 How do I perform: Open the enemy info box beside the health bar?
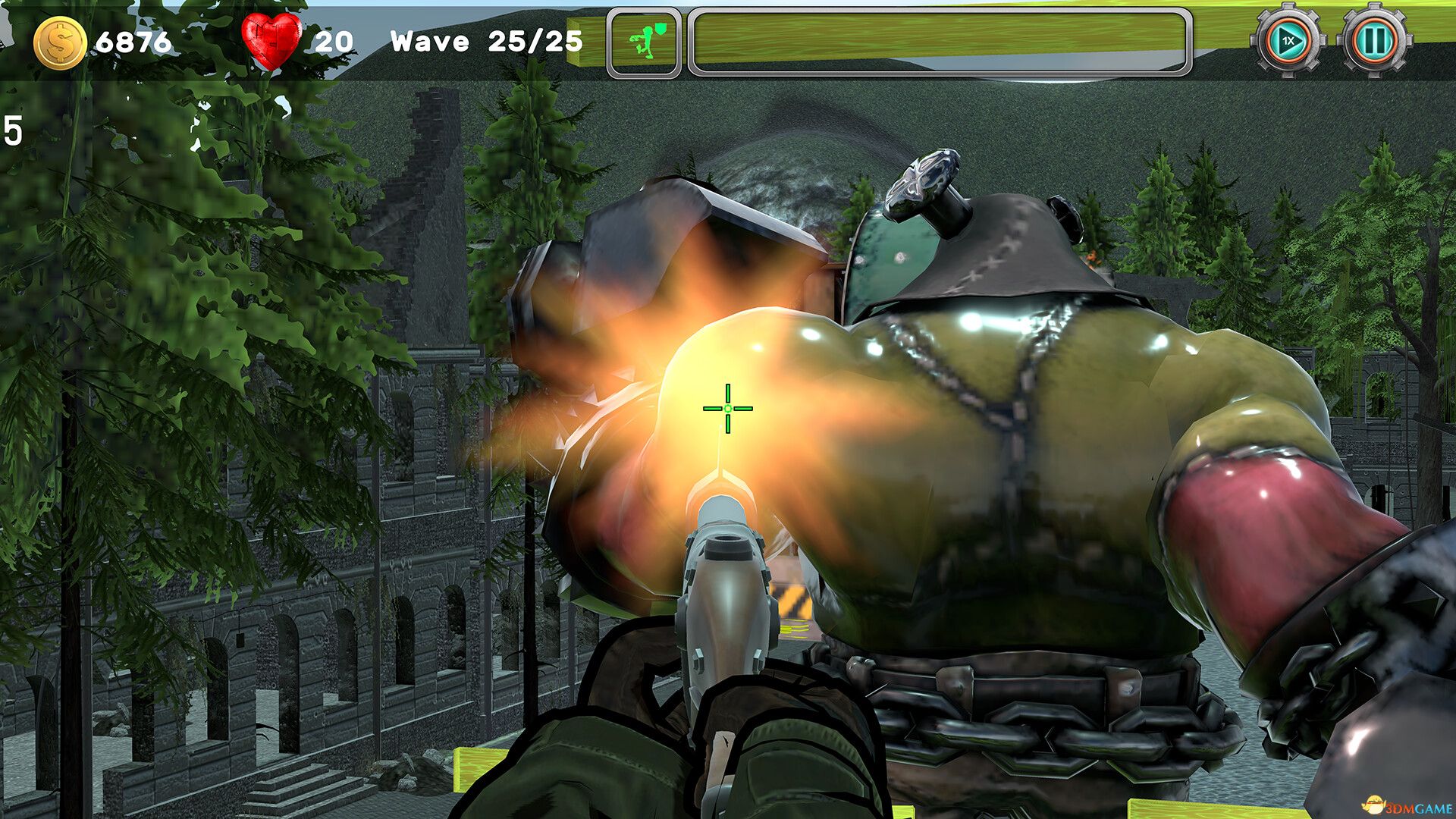645,40
